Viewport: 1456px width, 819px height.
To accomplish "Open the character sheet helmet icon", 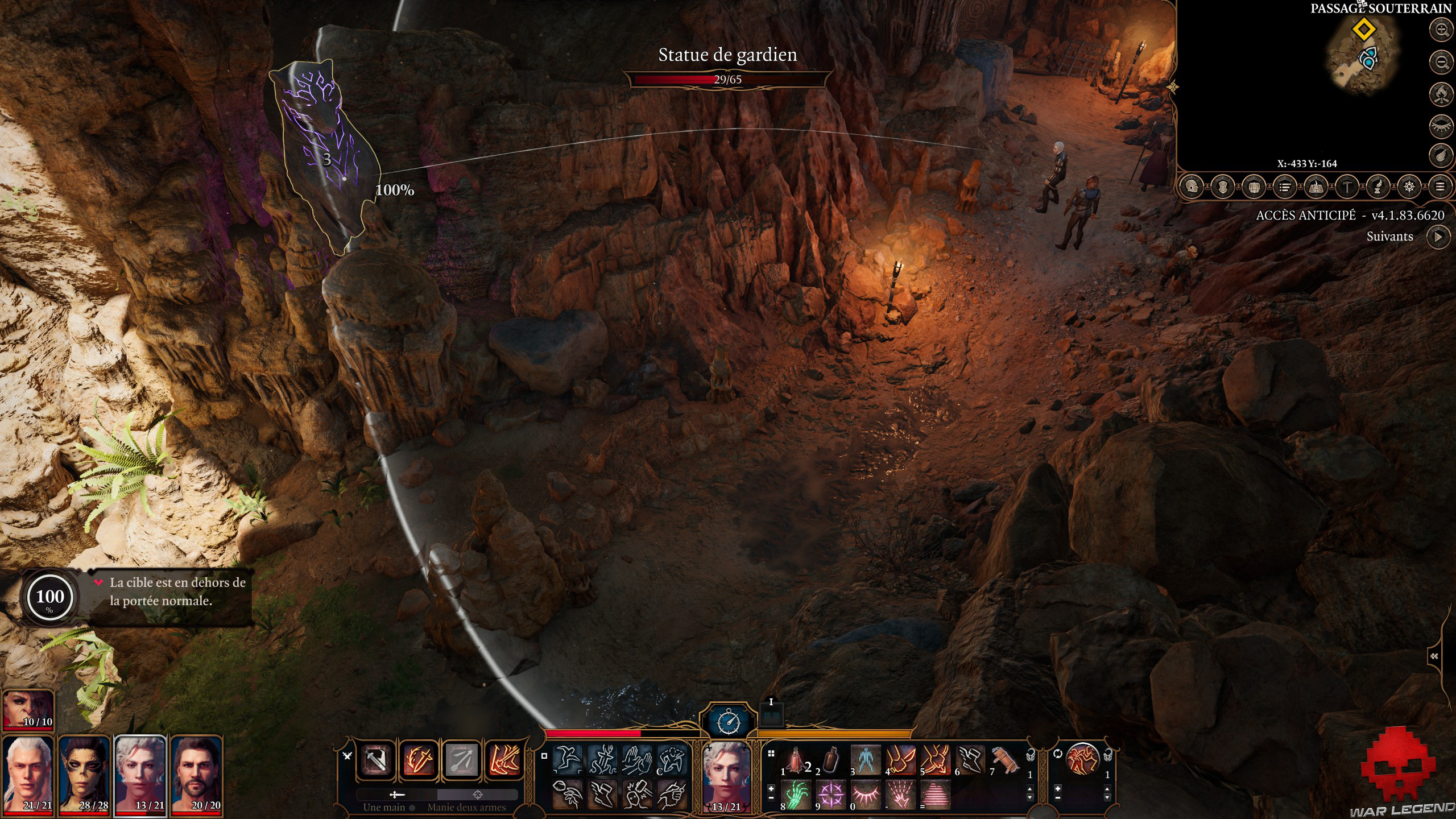I will 1192,187.
